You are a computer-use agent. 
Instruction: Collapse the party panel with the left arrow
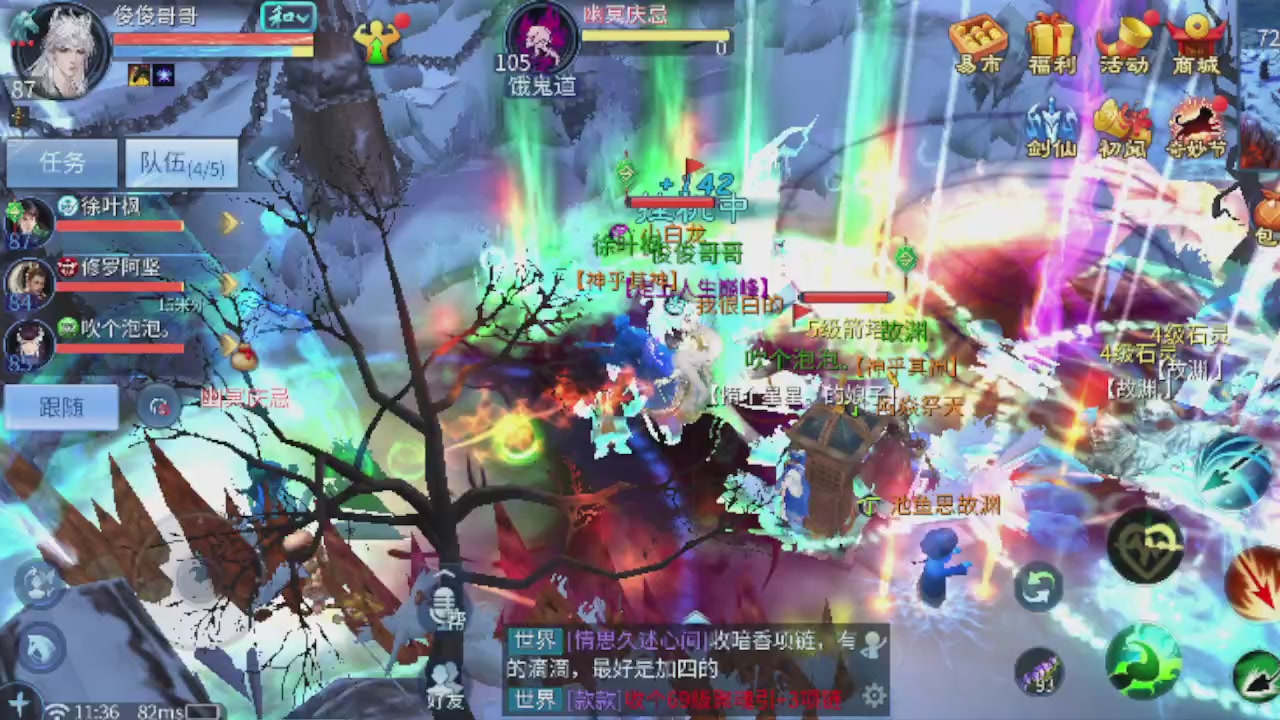pos(268,160)
